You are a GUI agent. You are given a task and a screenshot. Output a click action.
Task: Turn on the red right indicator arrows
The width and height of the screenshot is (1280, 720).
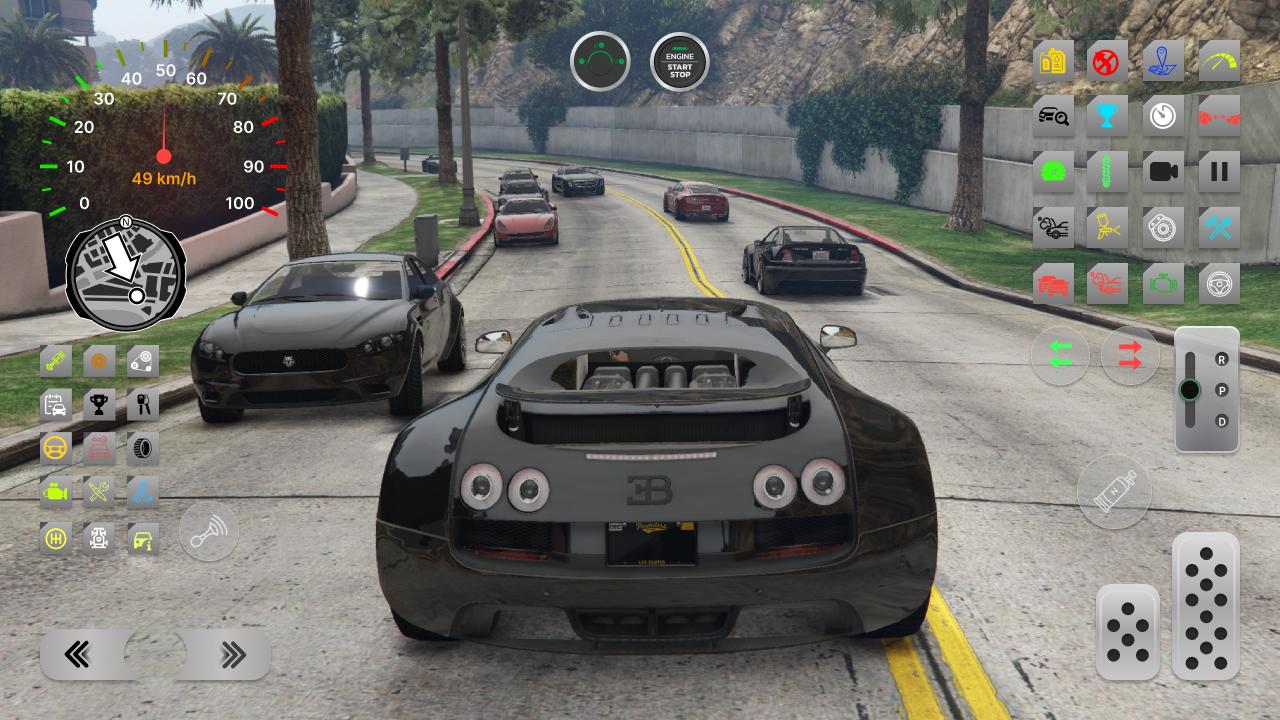1130,355
